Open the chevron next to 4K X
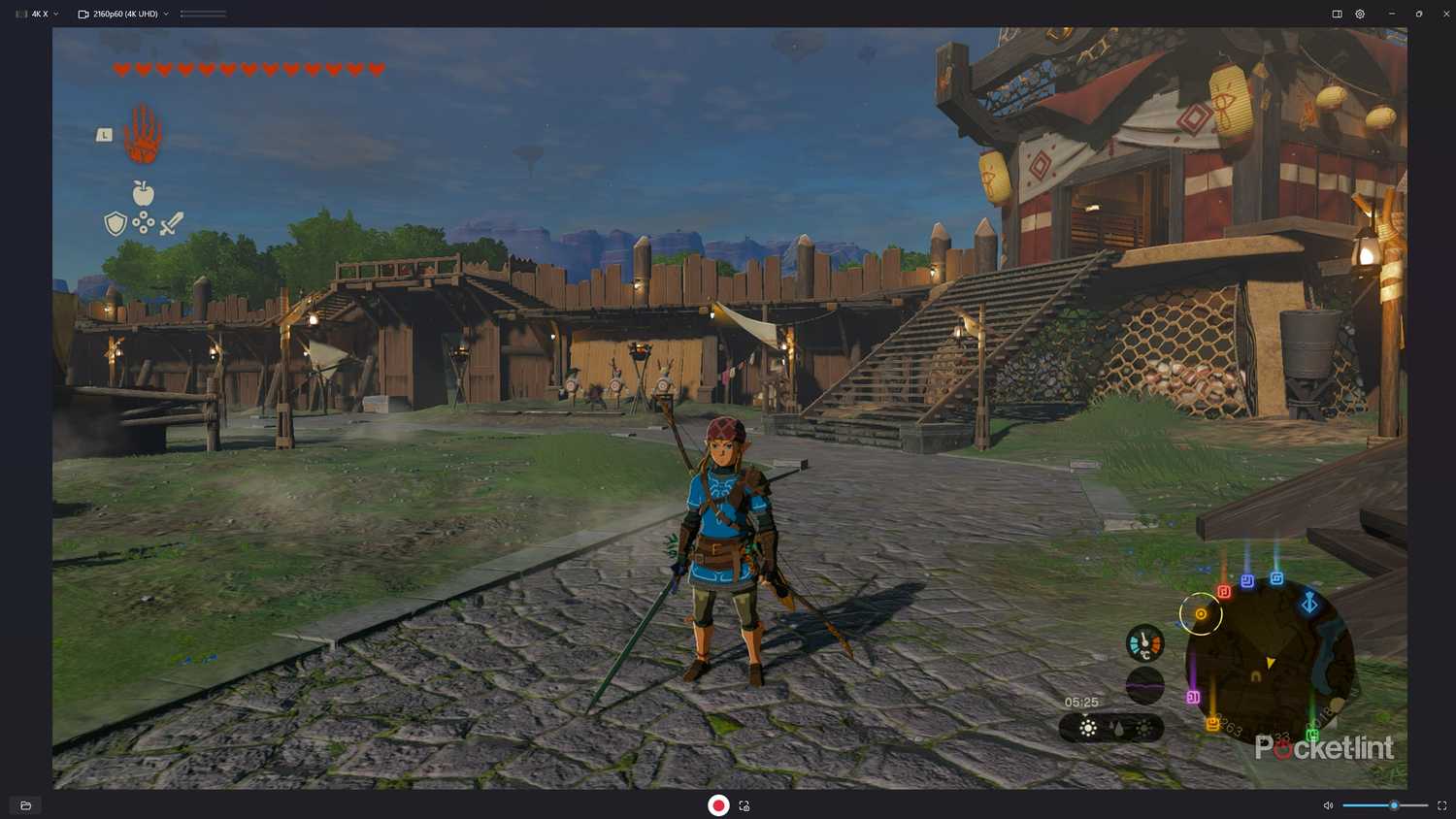This screenshot has width=1456, height=819. coord(54,14)
